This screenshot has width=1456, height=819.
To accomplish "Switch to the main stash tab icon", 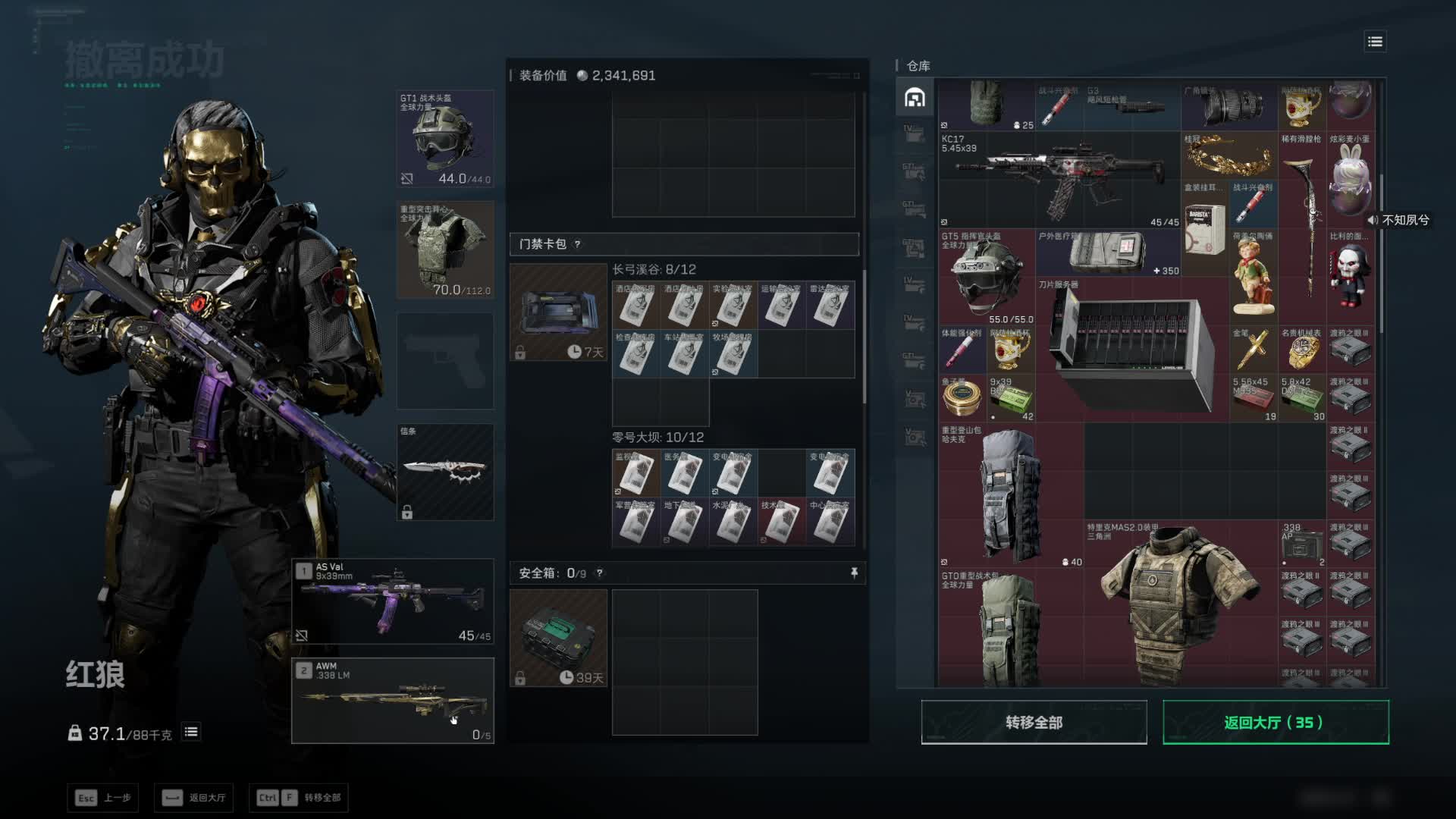I will [915, 98].
